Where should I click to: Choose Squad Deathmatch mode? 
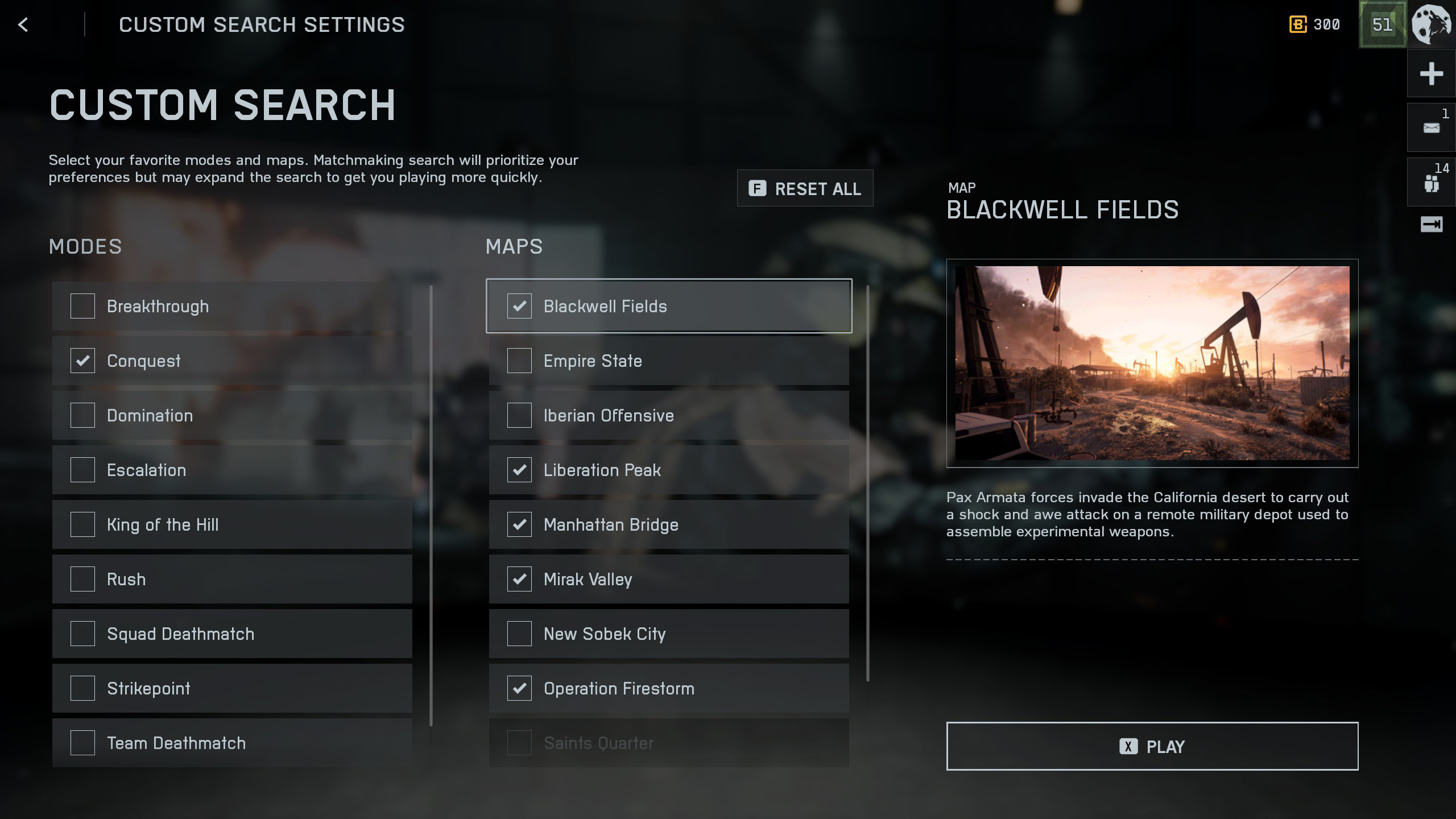point(82,634)
